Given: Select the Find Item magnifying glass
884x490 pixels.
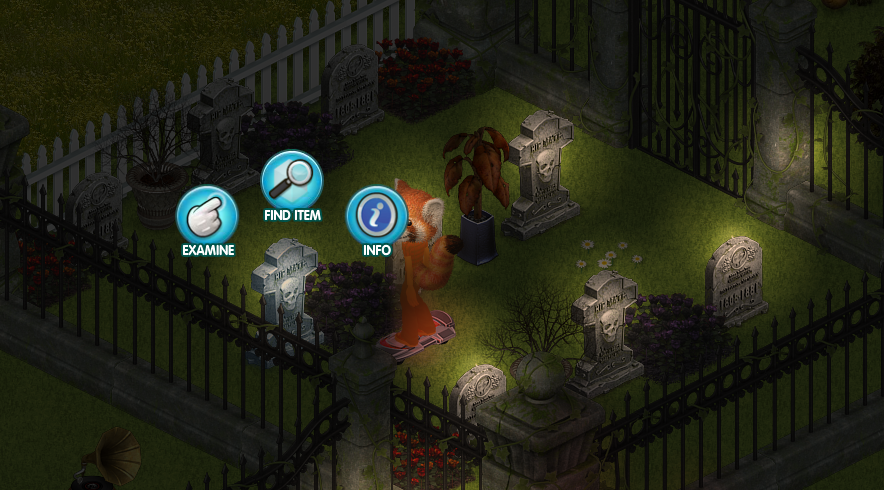Looking at the screenshot, I should pos(291,180).
